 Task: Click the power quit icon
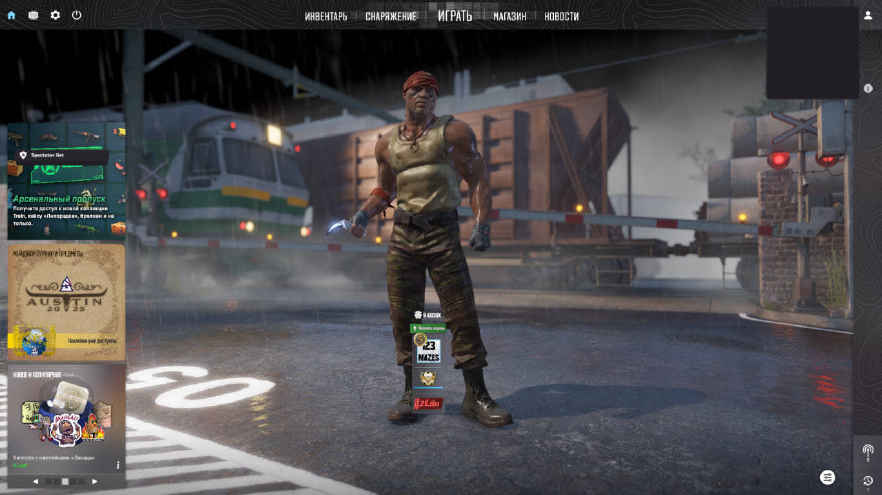click(77, 15)
